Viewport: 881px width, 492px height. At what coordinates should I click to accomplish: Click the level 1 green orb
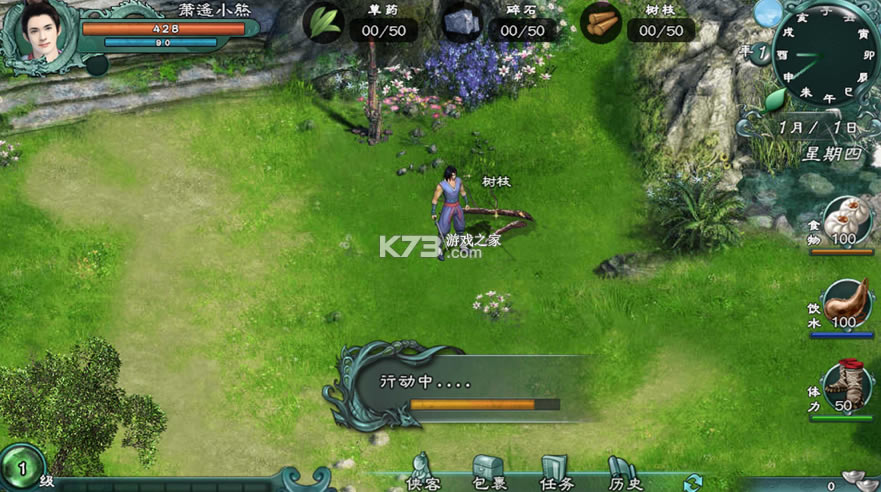point(20,466)
